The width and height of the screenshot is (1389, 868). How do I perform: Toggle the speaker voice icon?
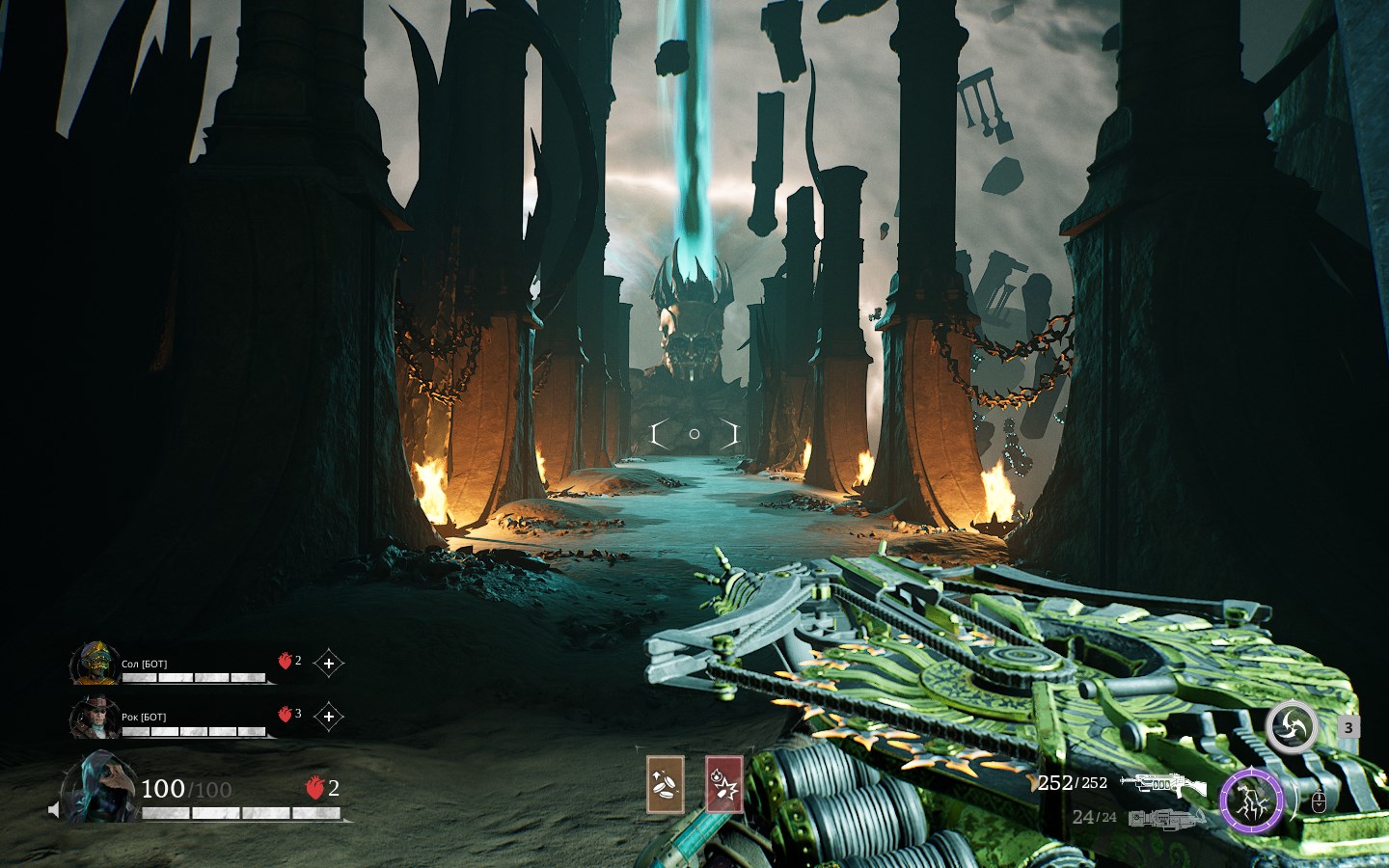[x=54, y=809]
